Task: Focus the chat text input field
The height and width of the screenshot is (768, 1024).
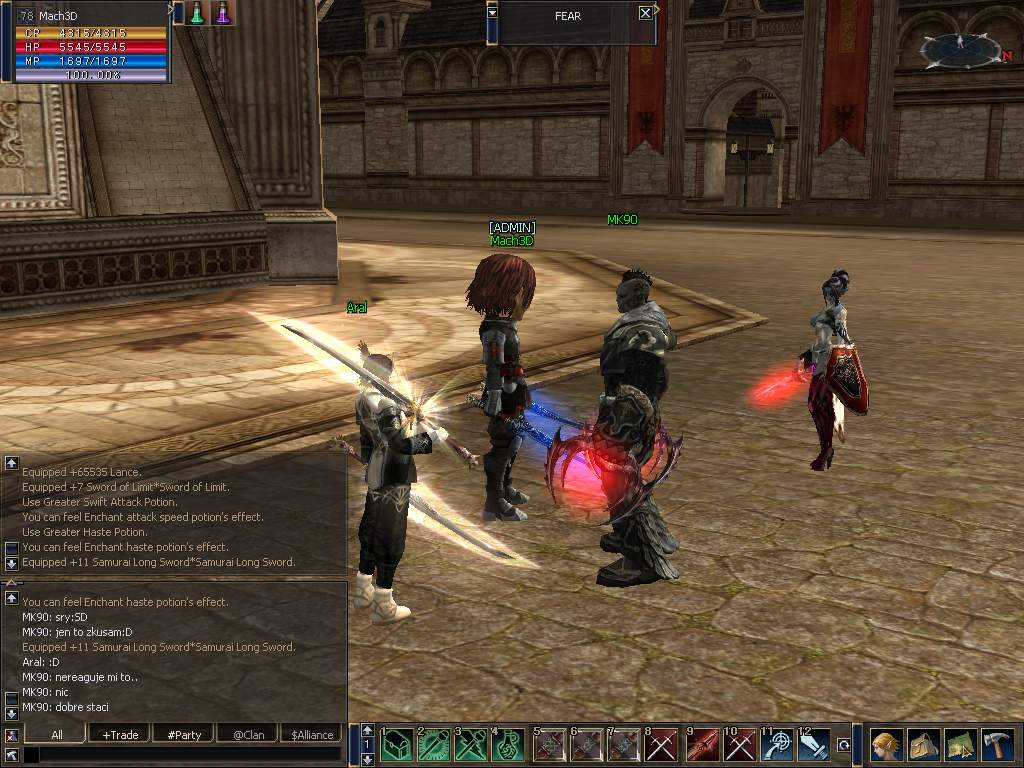Action: (x=180, y=754)
